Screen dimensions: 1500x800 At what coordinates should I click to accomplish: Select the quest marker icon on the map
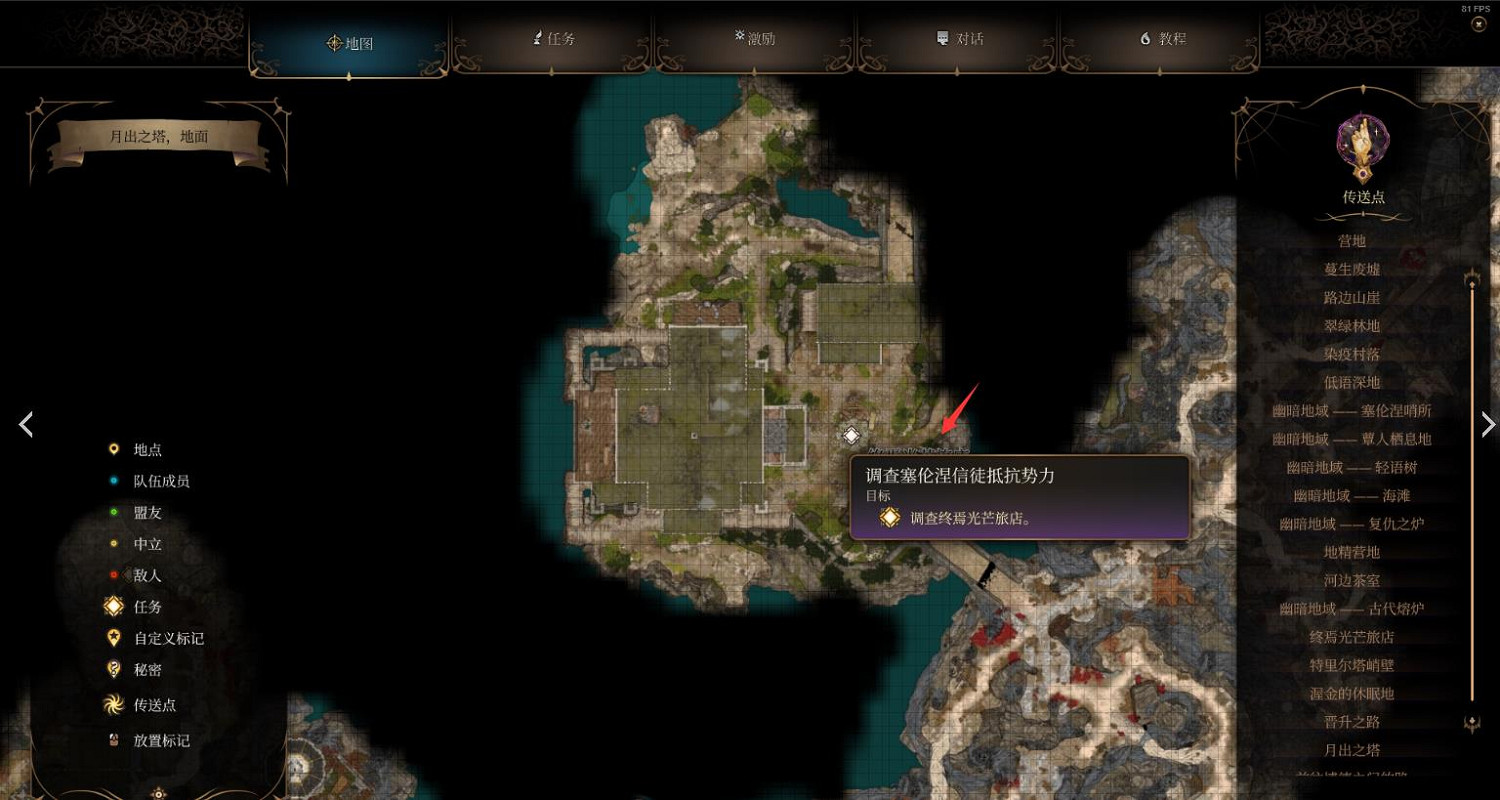(851, 435)
